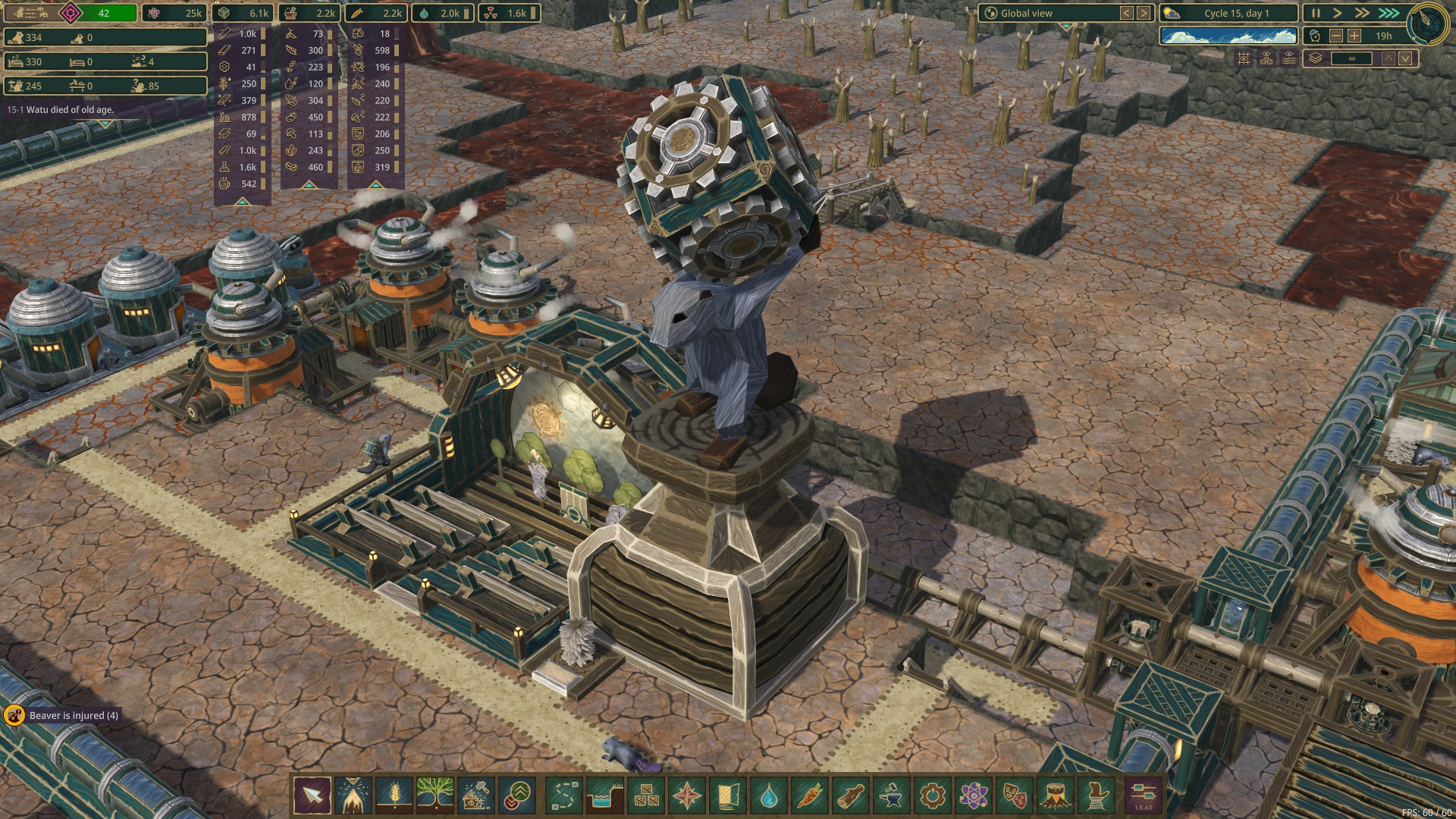Increase work hours with plus button
This screenshot has height=819, width=1456.
point(1354,36)
